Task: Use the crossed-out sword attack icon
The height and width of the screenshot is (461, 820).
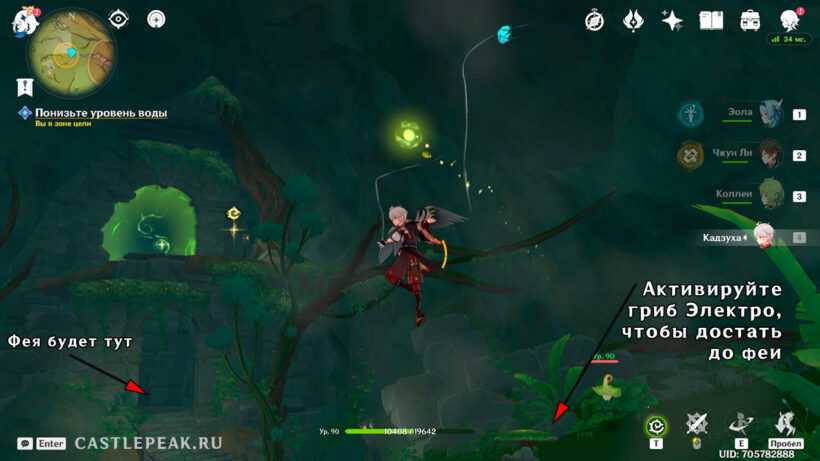Action: pos(697,425)
